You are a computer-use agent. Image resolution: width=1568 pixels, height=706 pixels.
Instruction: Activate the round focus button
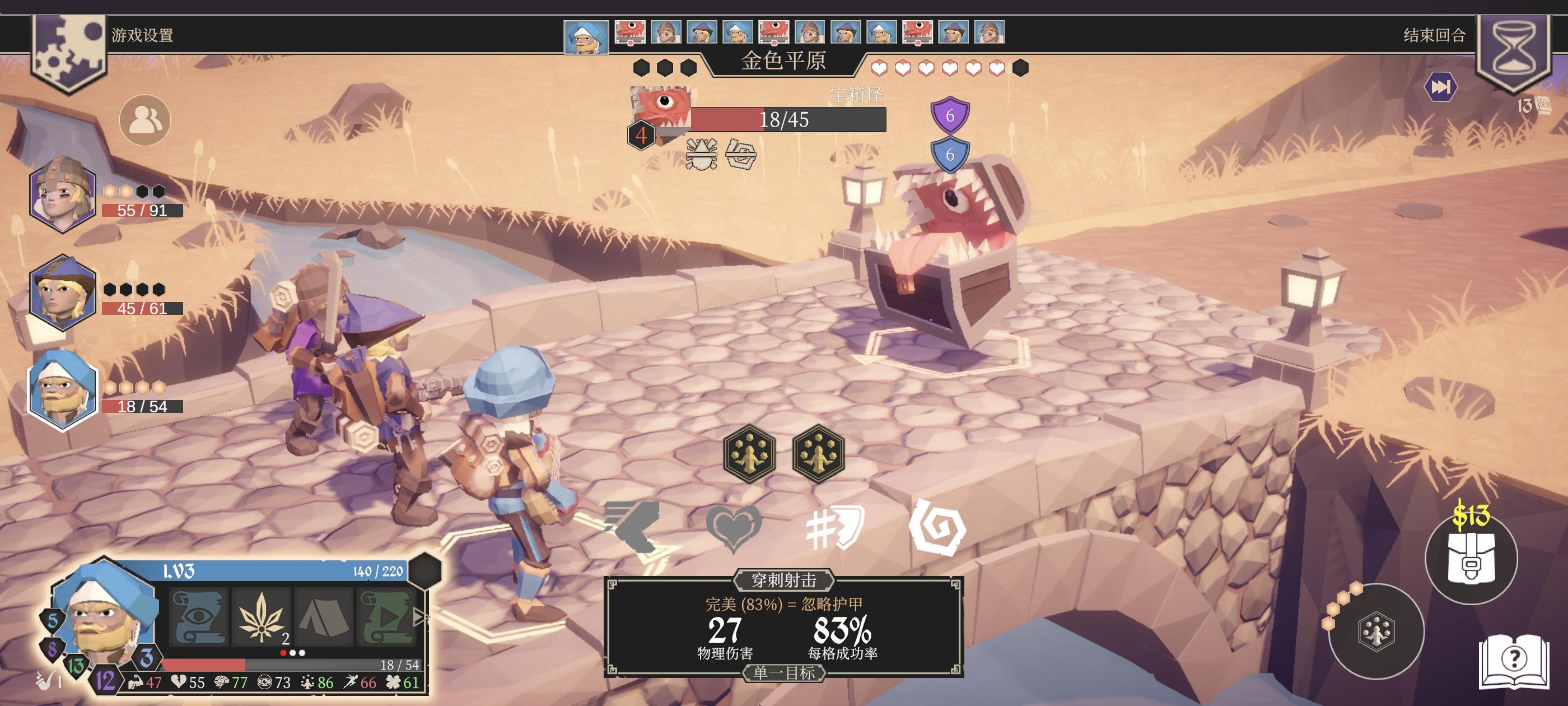click(x=1376, y=631)
